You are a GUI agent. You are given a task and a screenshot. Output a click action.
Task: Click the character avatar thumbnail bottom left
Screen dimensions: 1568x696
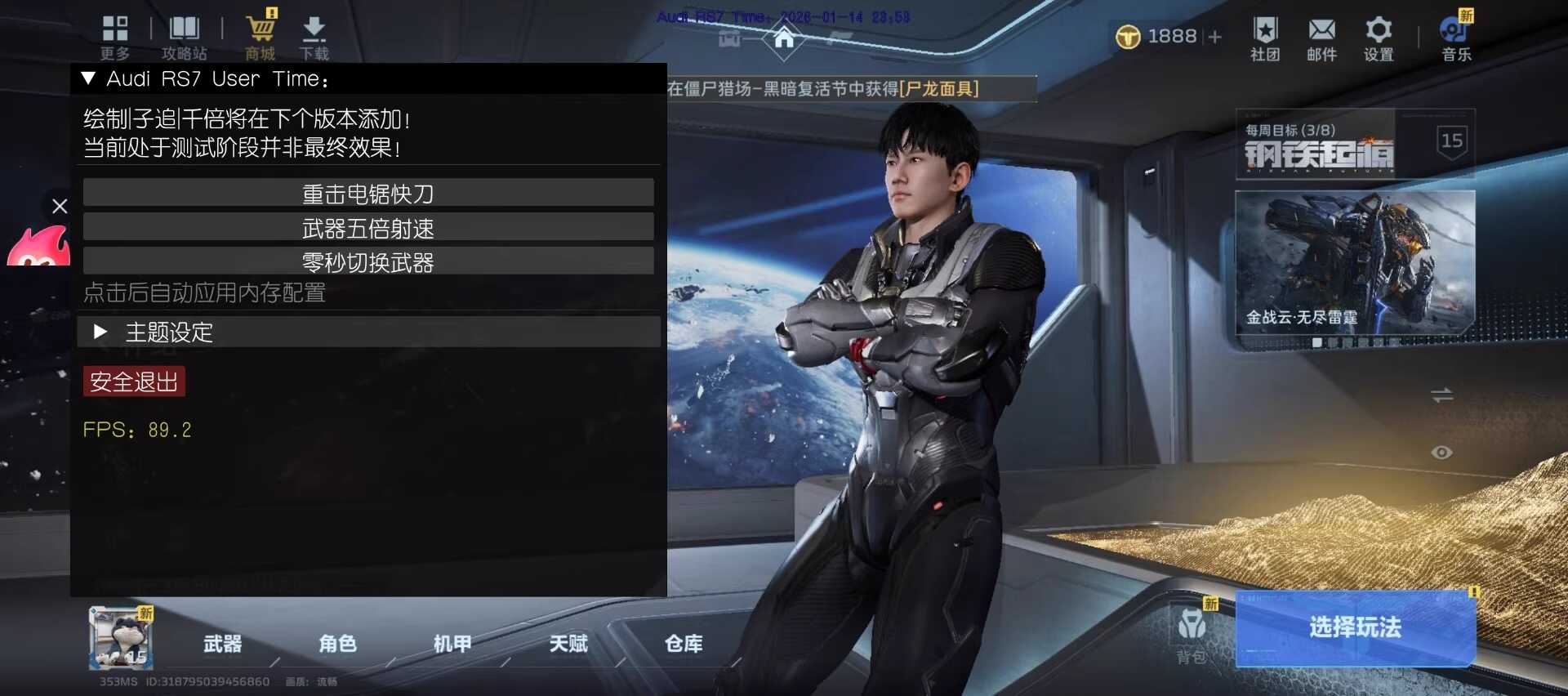click(119, 639)
